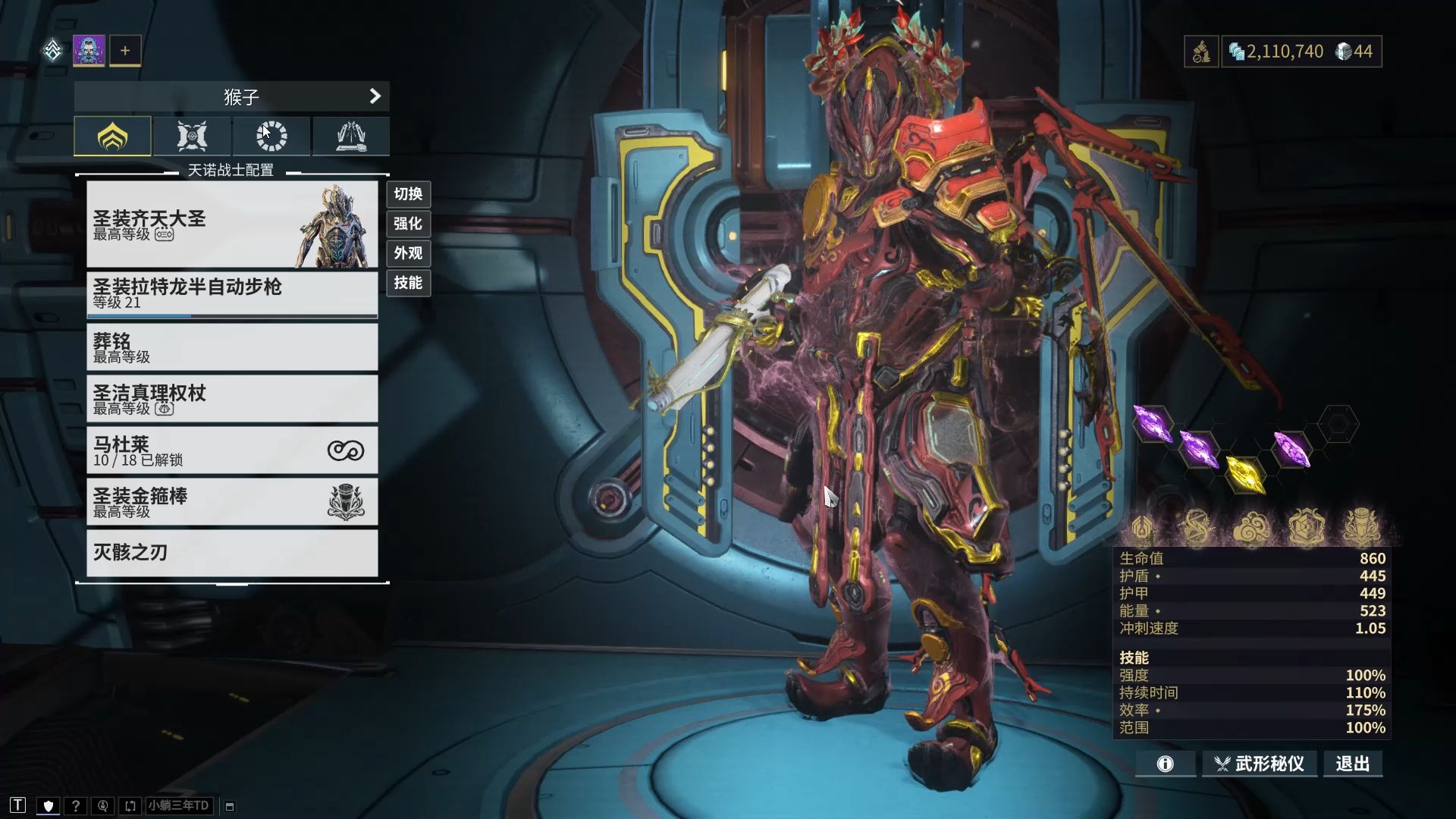Open the dotted-ring gear wheel tab

[271, 136]
